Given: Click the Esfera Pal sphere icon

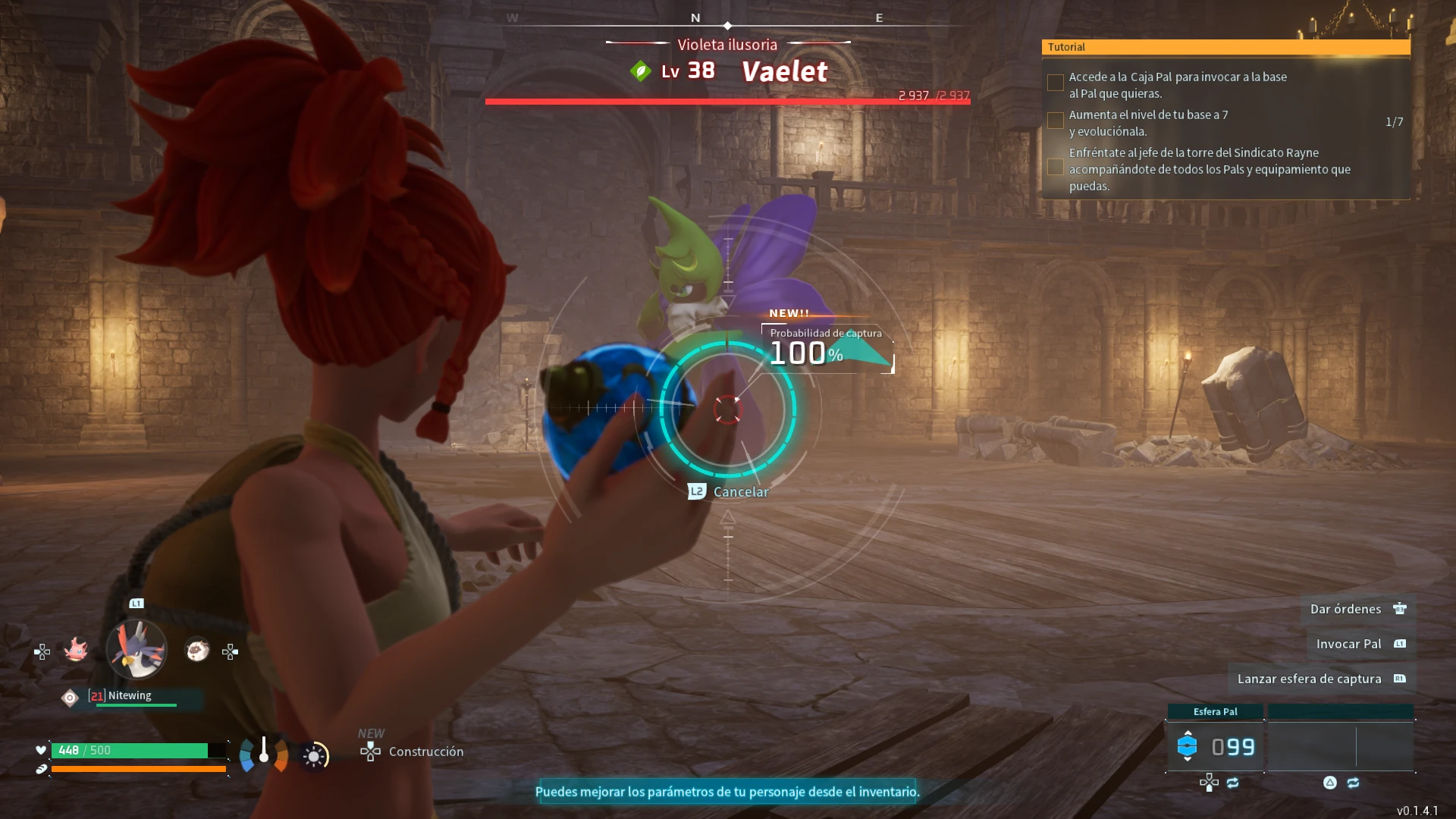Looking at the screenshot, I should [1188, 745].
